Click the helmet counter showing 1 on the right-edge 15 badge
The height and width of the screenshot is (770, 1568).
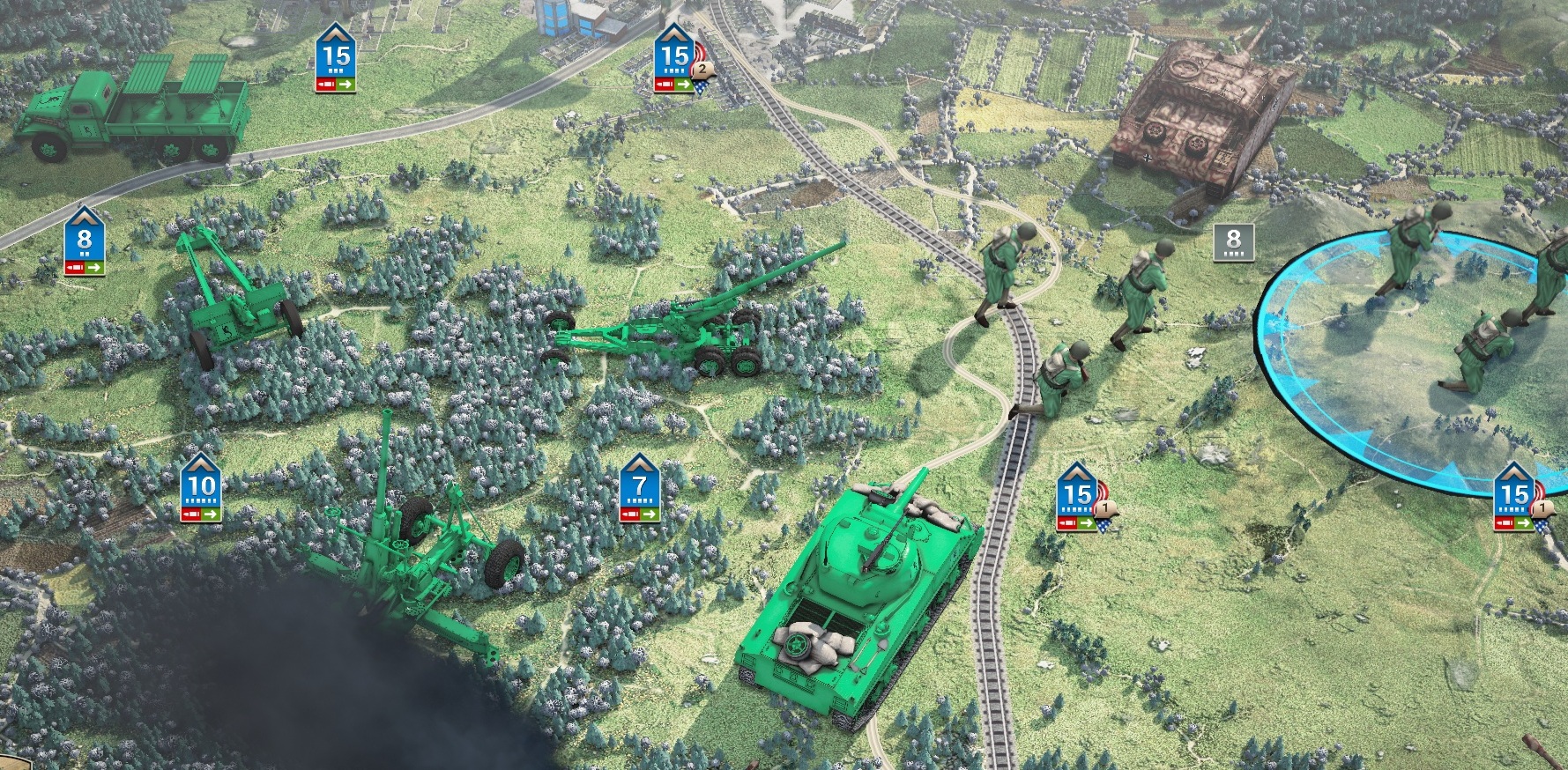[x=1541, y=507]
